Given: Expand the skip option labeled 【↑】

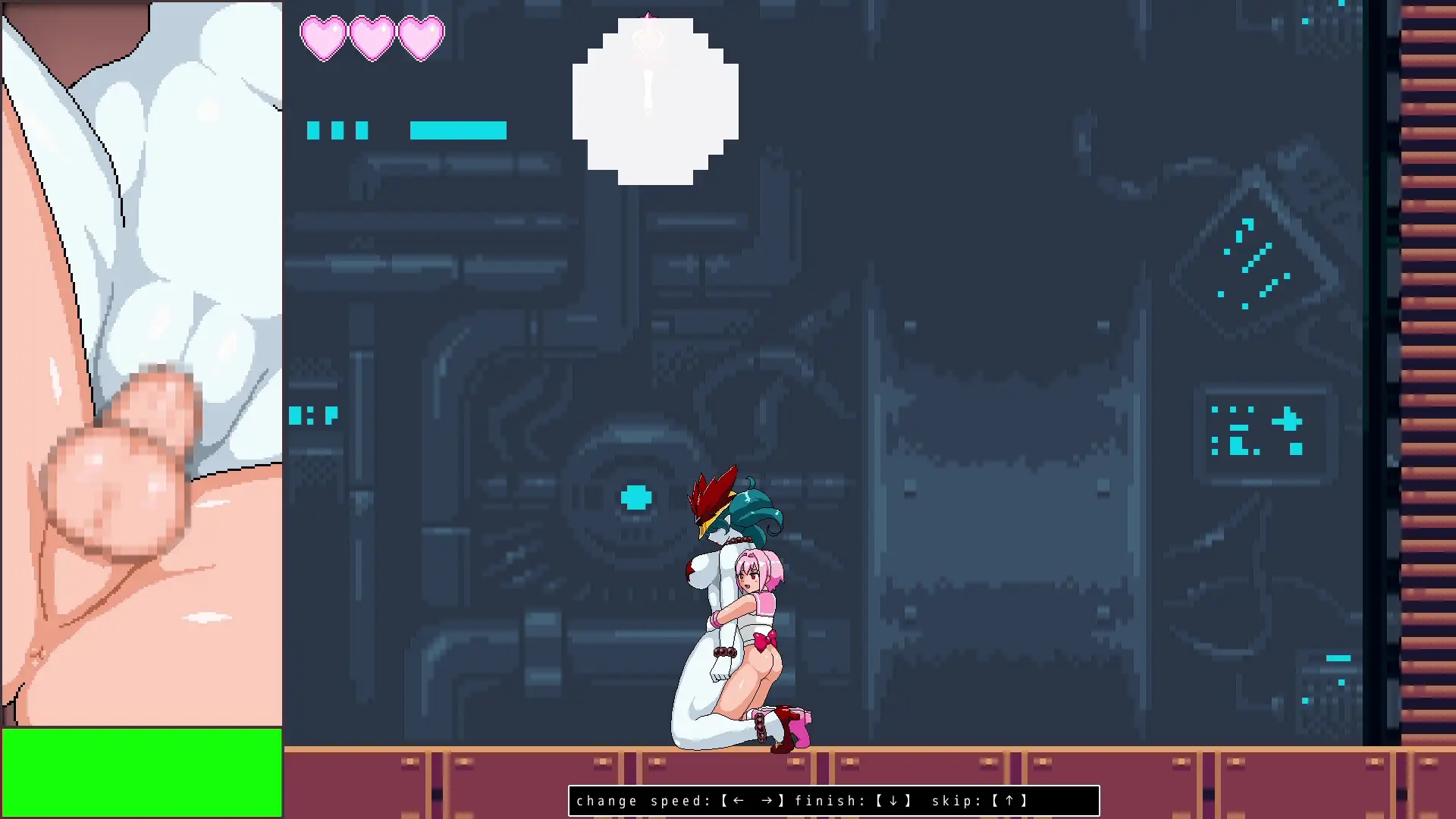Looking at the screenshot, I should click(1010, 800).
